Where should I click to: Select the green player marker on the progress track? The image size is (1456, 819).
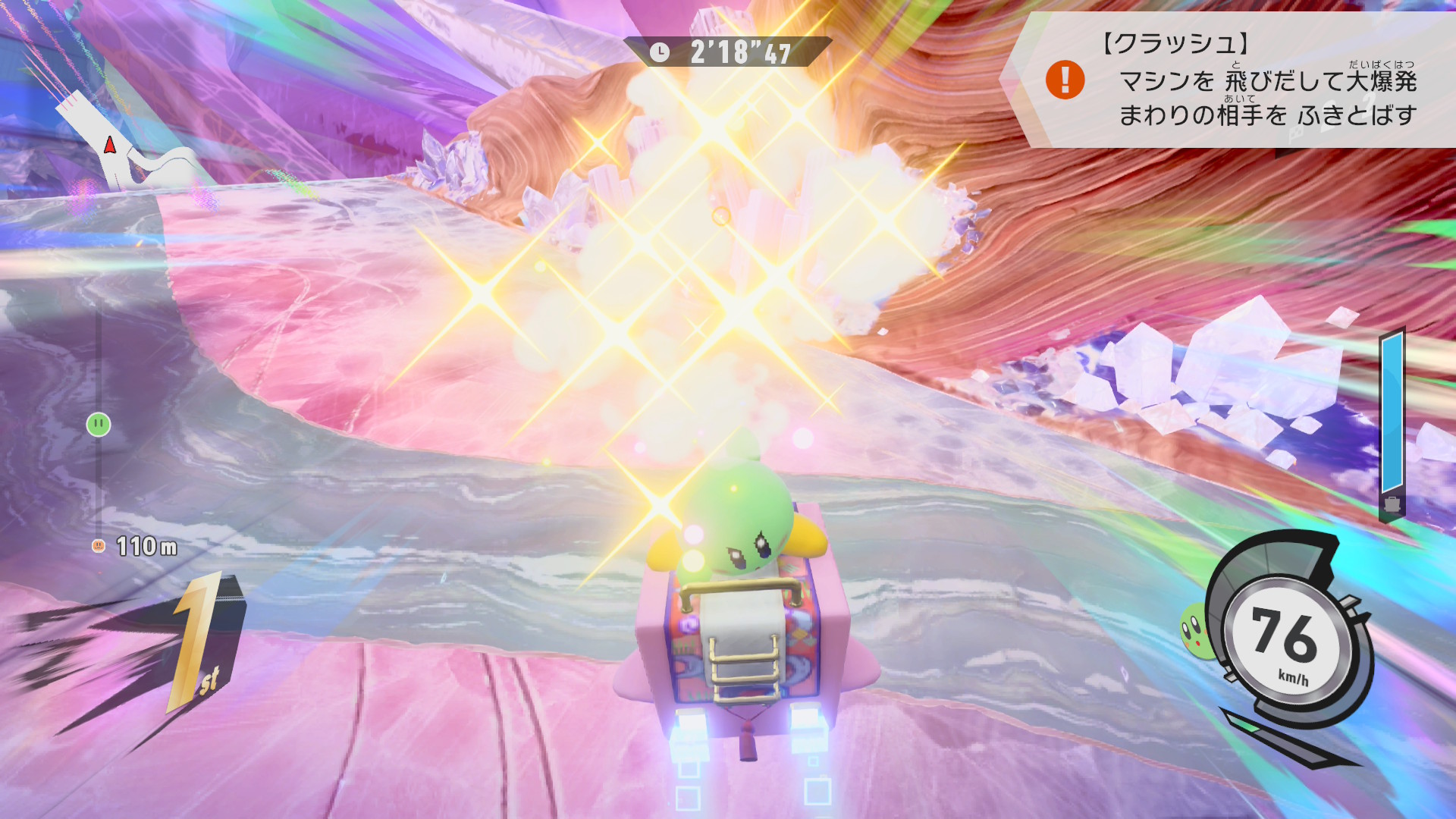click(99, 425)
